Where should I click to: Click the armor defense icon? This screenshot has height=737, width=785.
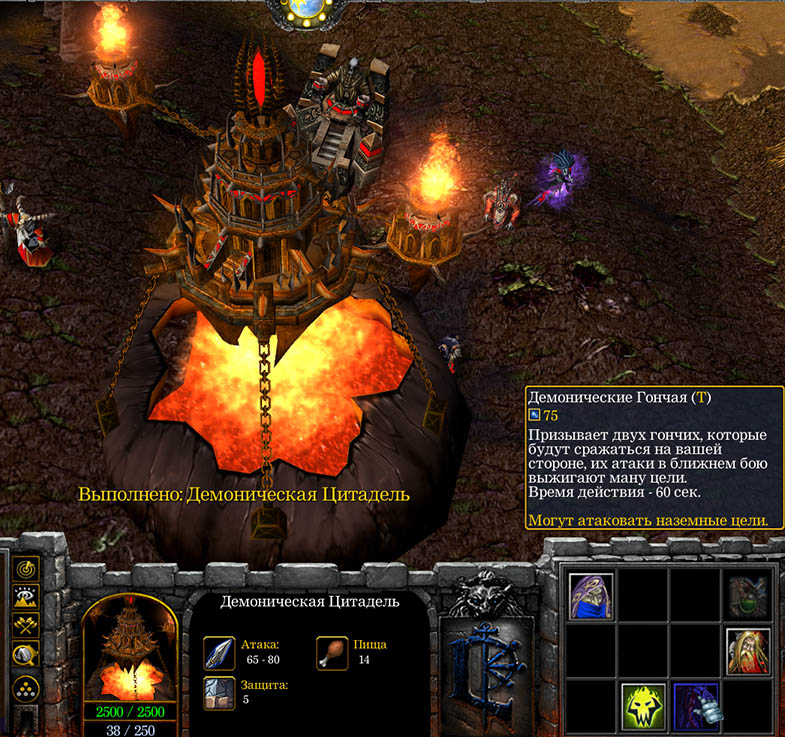tap(219, 692)
